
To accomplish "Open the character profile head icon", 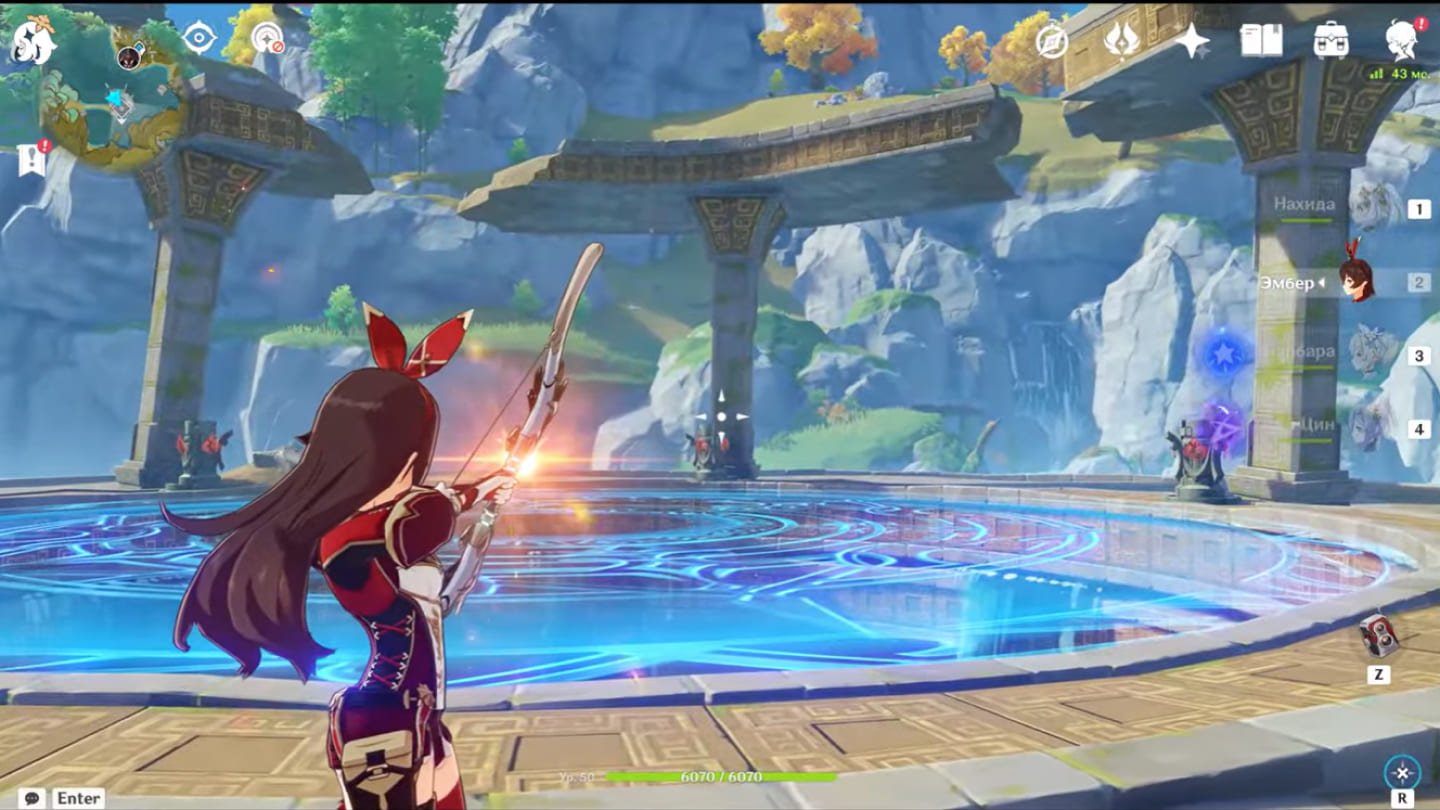I will click(1401, 40).
